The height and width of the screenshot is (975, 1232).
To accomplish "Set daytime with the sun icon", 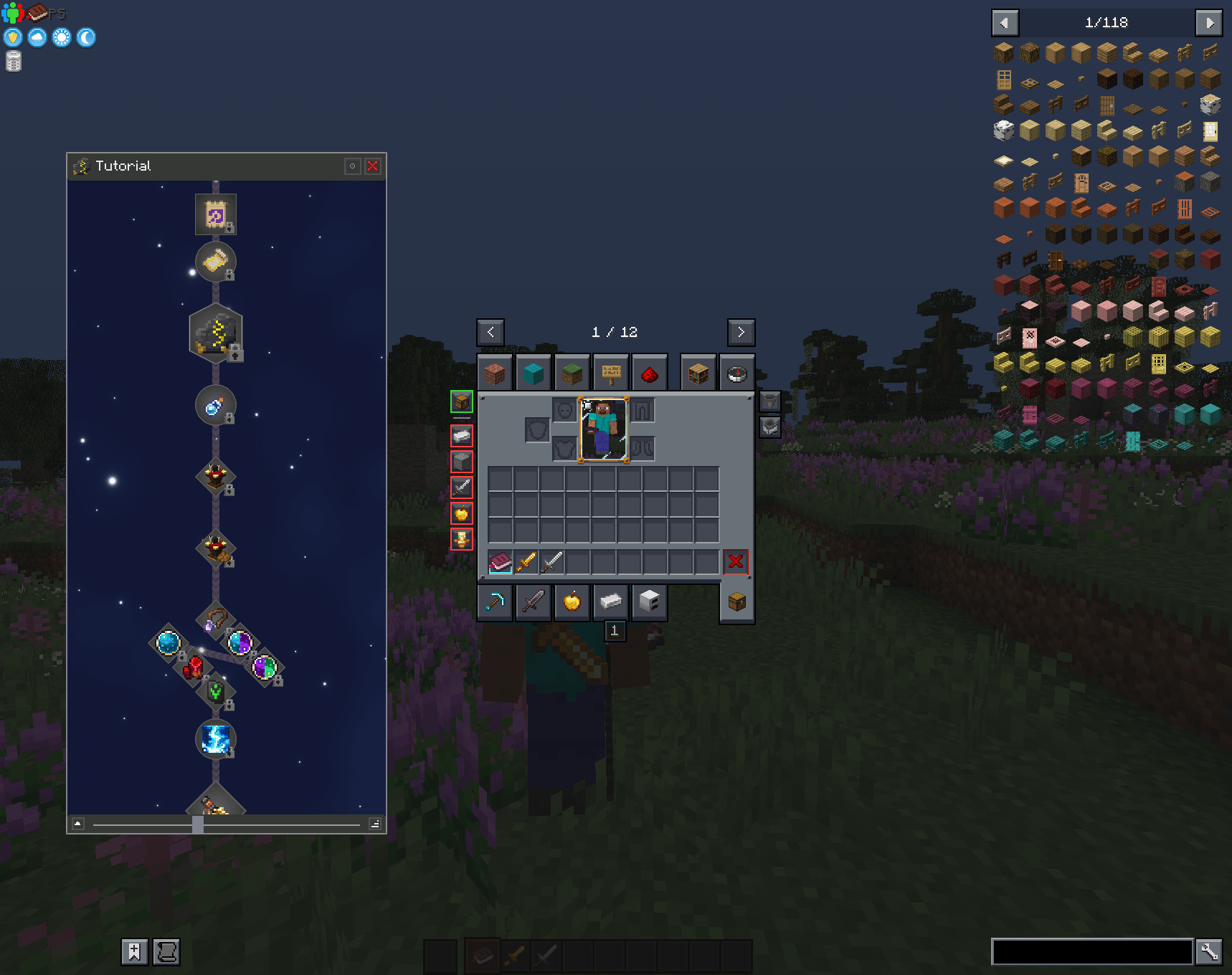I will click(62, 37).
